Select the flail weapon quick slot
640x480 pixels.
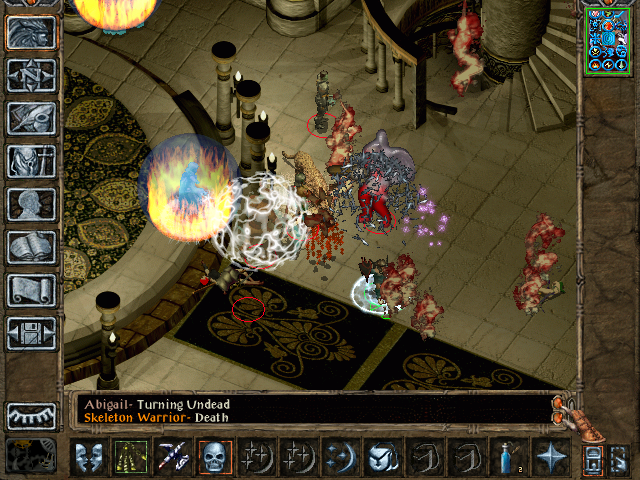(172, 457)
